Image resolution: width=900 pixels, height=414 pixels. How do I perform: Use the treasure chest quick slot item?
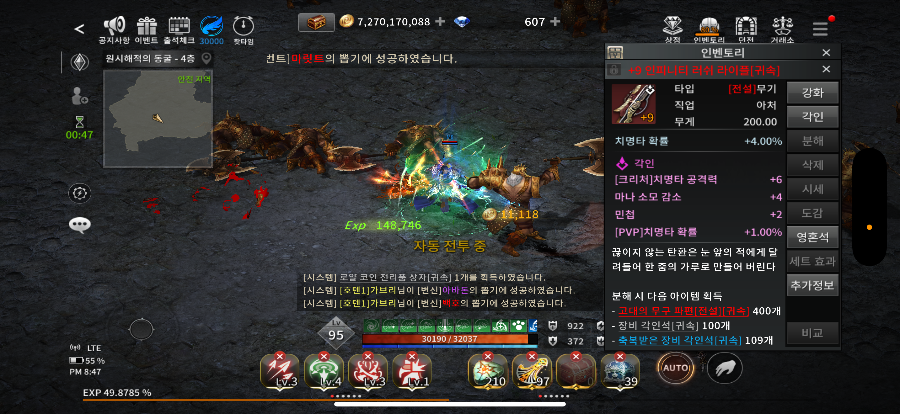click(574, 370)
